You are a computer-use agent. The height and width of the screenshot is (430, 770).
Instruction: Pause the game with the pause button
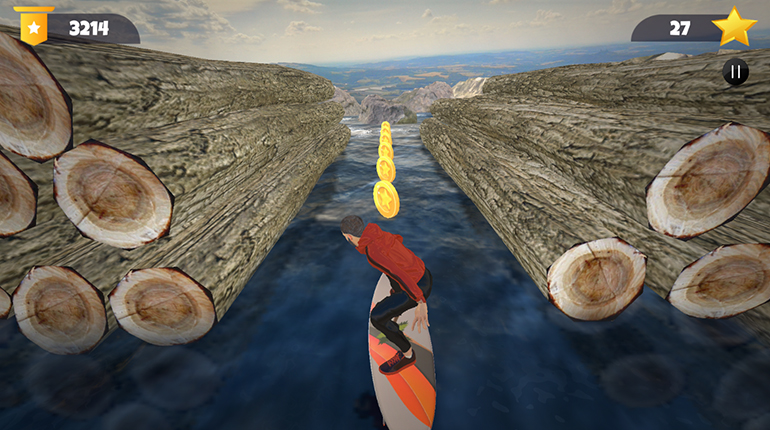point(735,72)
